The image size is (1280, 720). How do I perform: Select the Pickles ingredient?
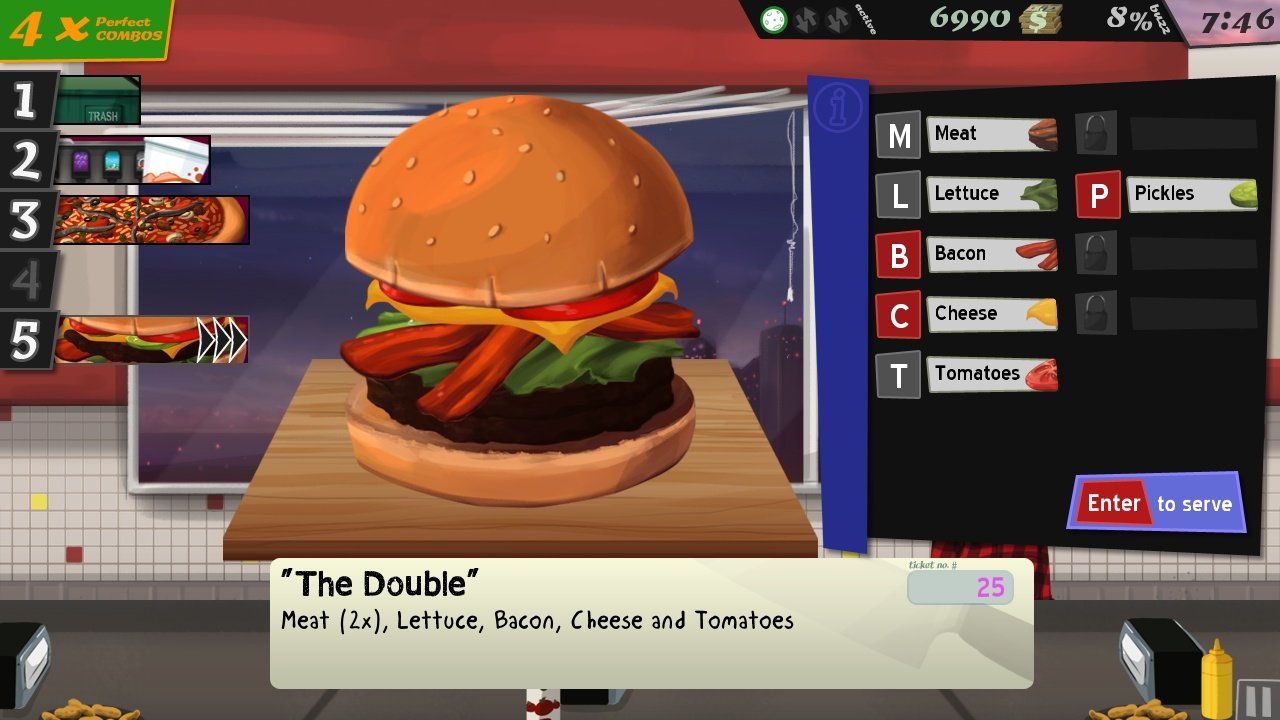pos(1190,193)
